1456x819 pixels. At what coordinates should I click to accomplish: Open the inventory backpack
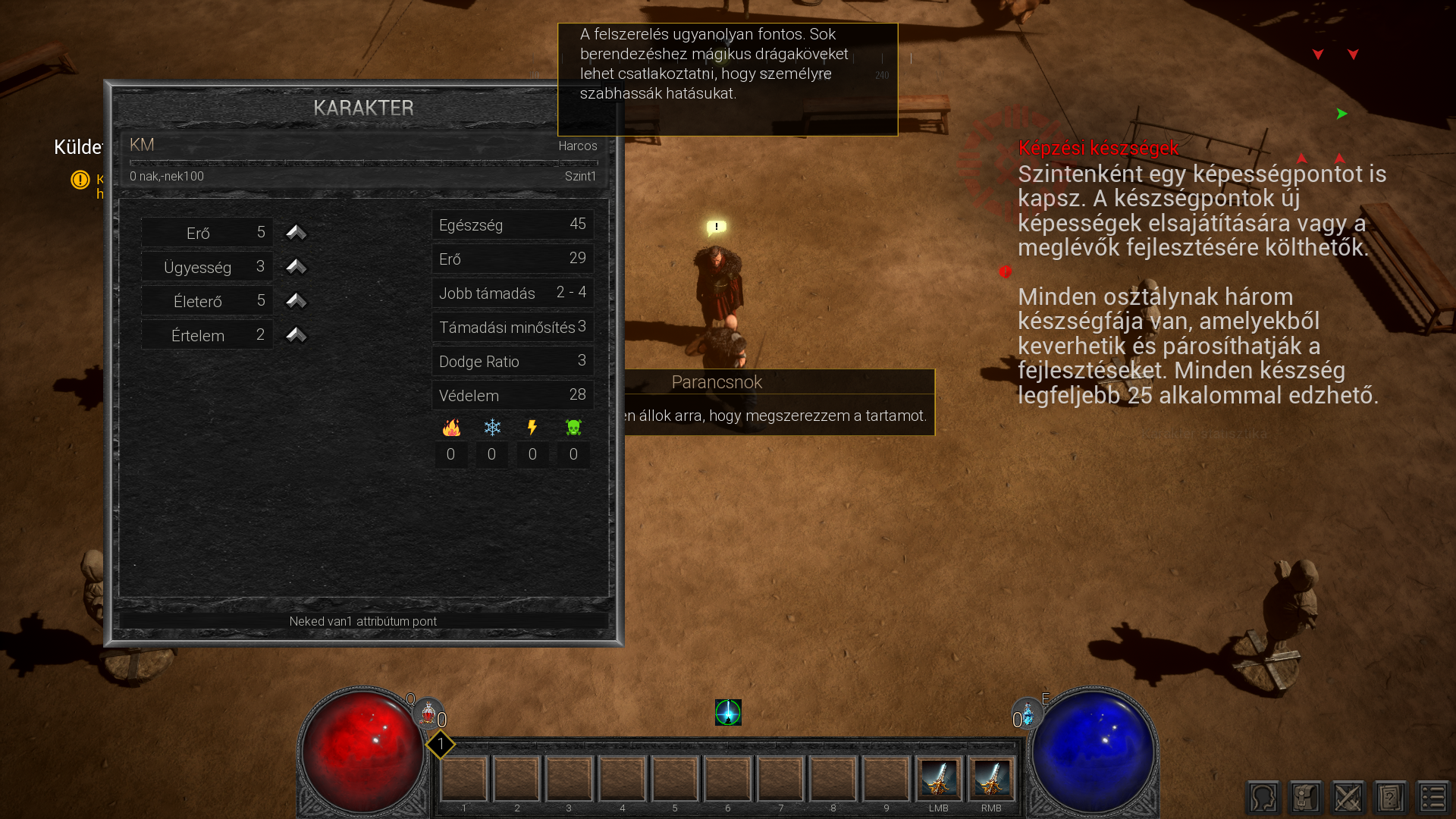(x=1306, y=798)
